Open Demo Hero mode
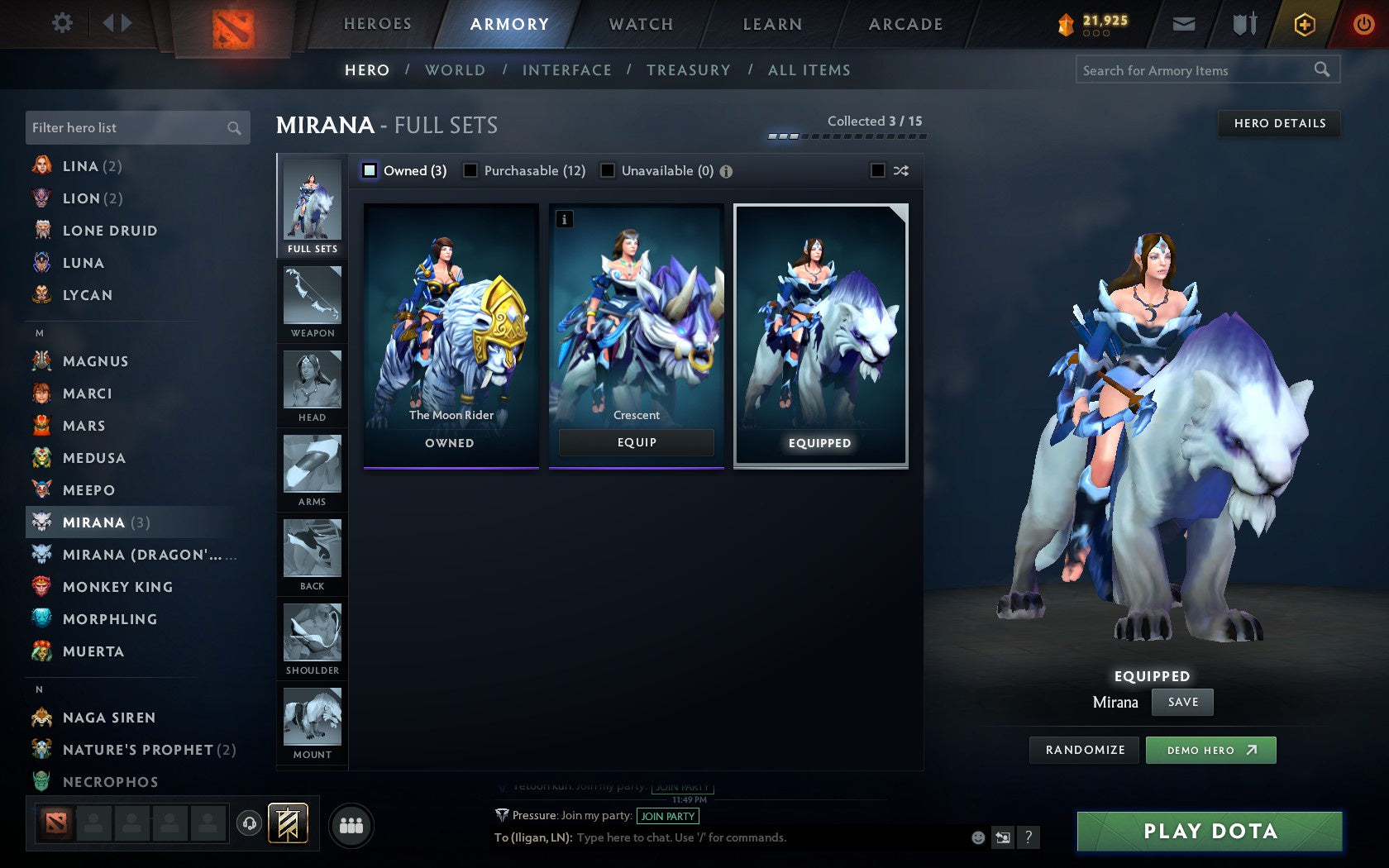1389x868 pixels. pyautogui.click(x=1210, y=750)
